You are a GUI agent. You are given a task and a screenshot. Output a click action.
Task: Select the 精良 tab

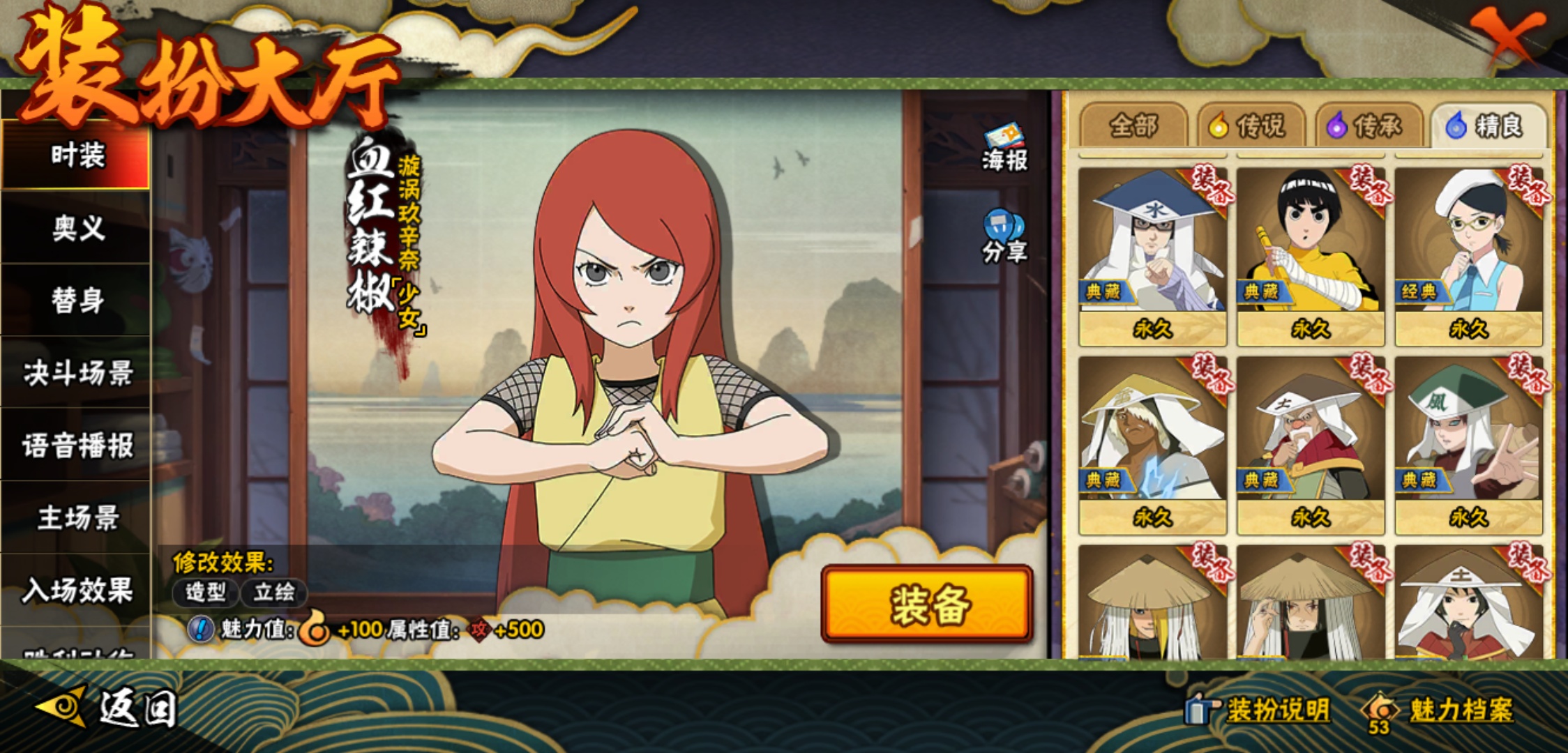[1487, 126]
